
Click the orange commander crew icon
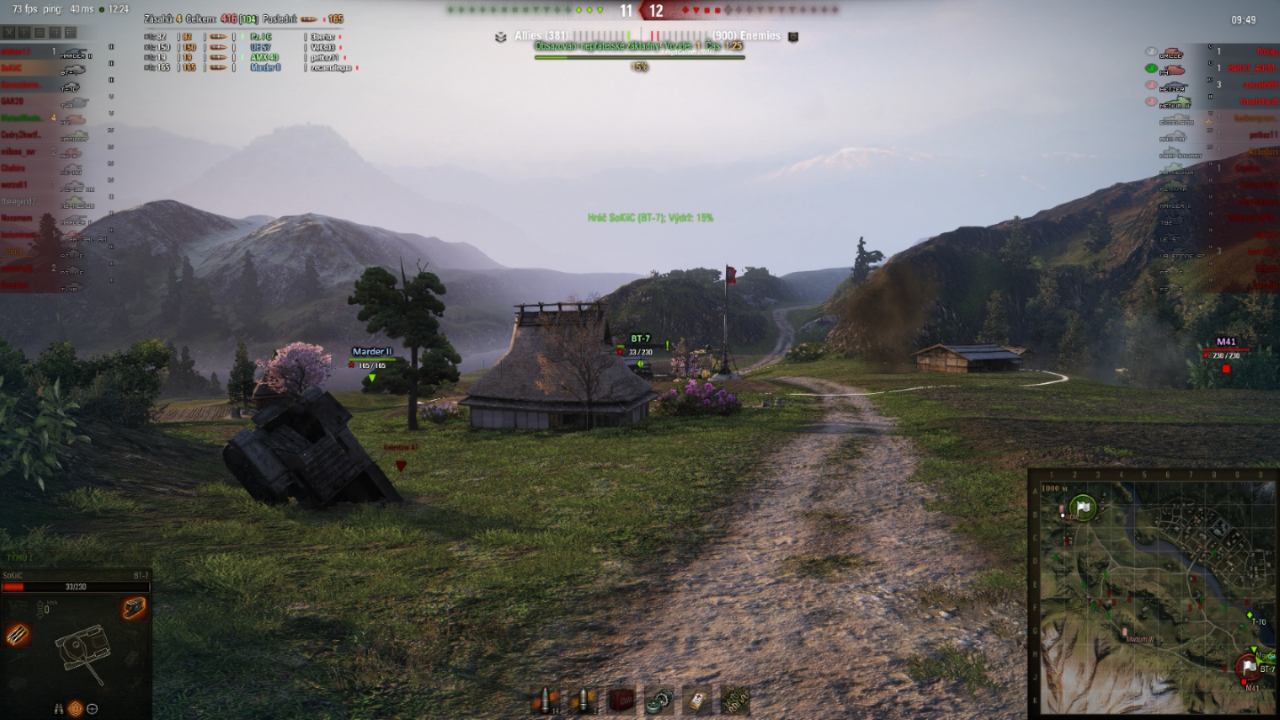point(75,708)
